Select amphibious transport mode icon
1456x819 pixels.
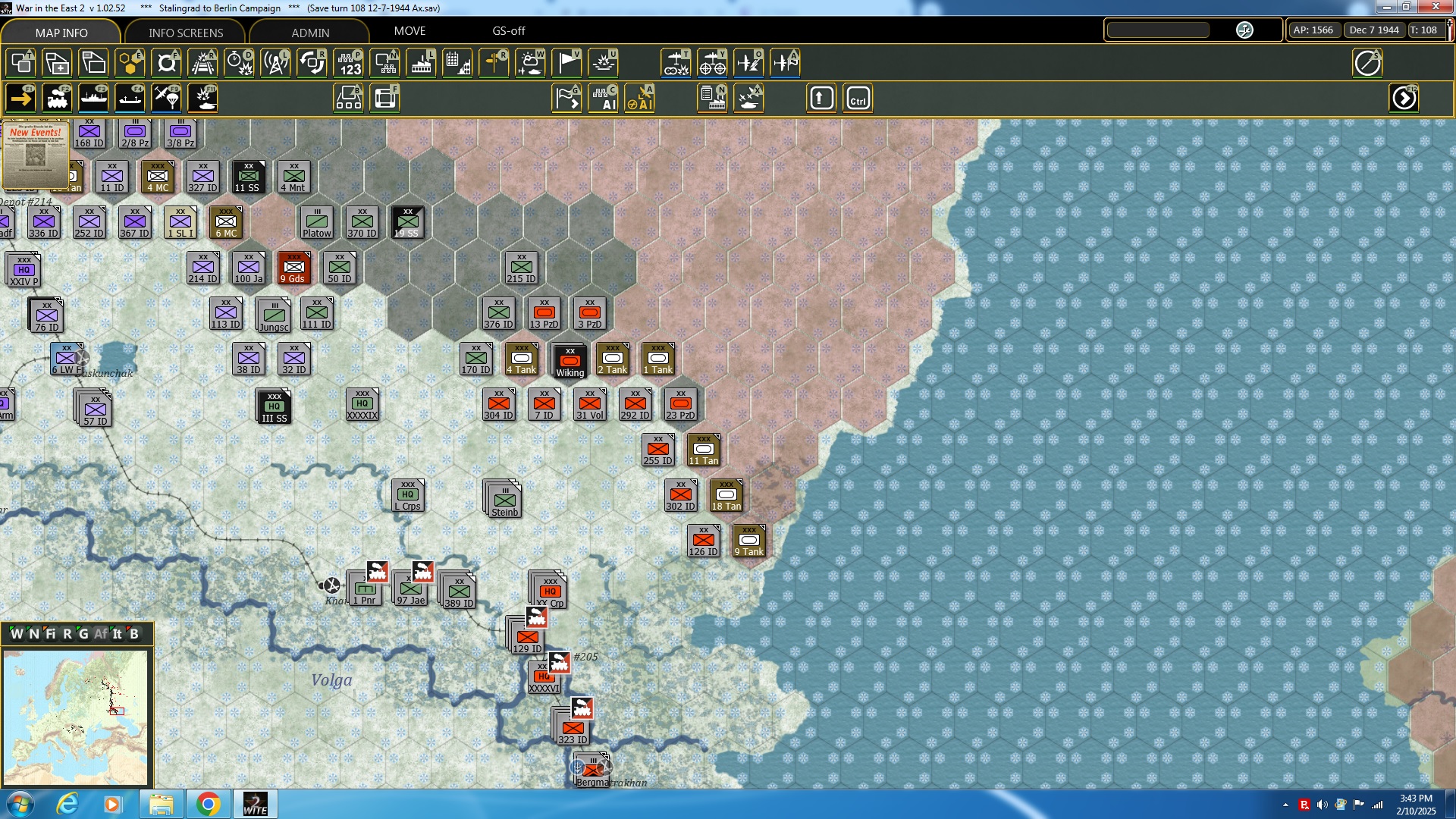[x=130, y=99]
